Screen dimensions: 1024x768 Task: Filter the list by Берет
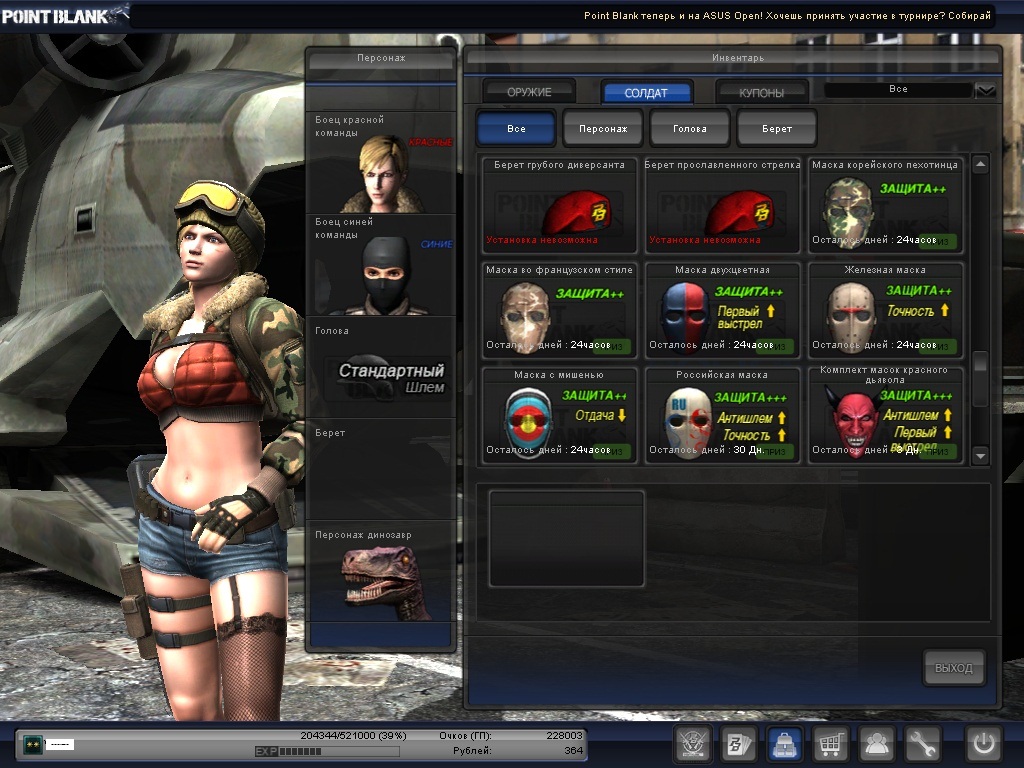pyautogui.click(x=777, y=129)
